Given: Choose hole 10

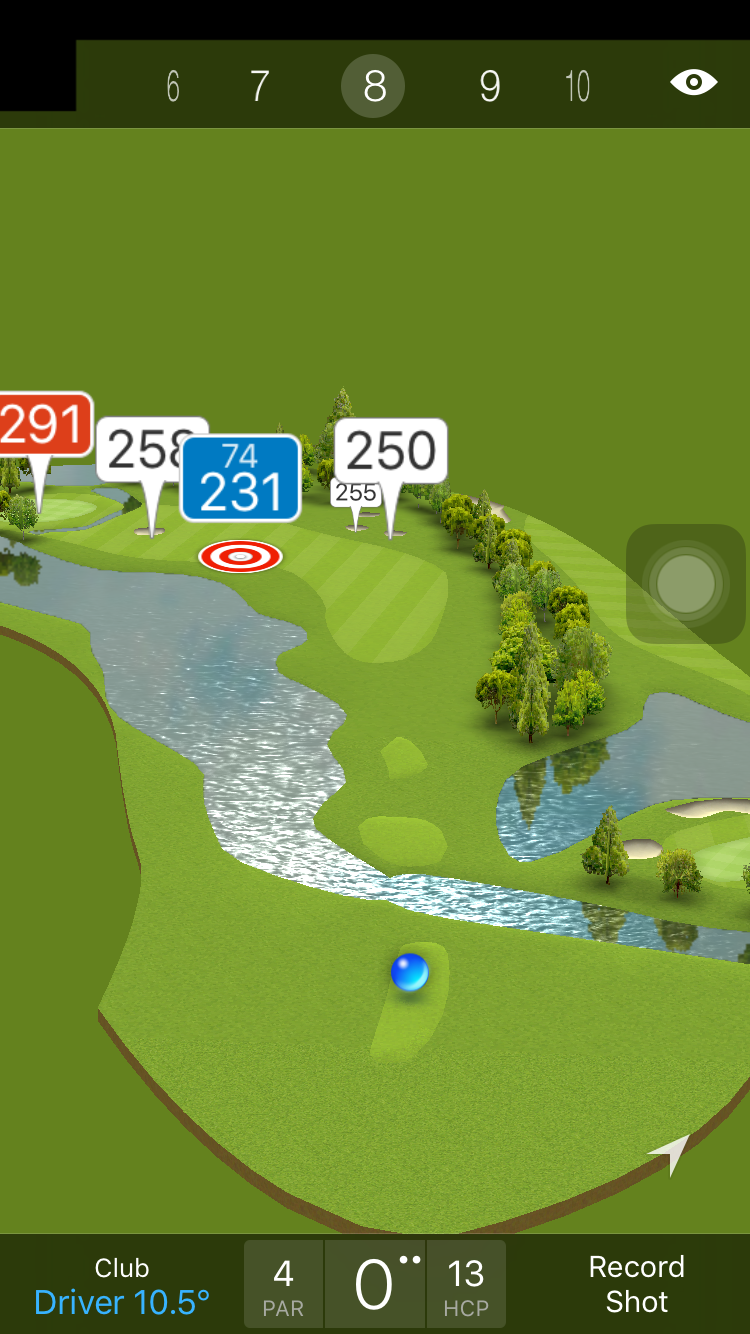Looking at the screenshot, I should click(577, 87).
